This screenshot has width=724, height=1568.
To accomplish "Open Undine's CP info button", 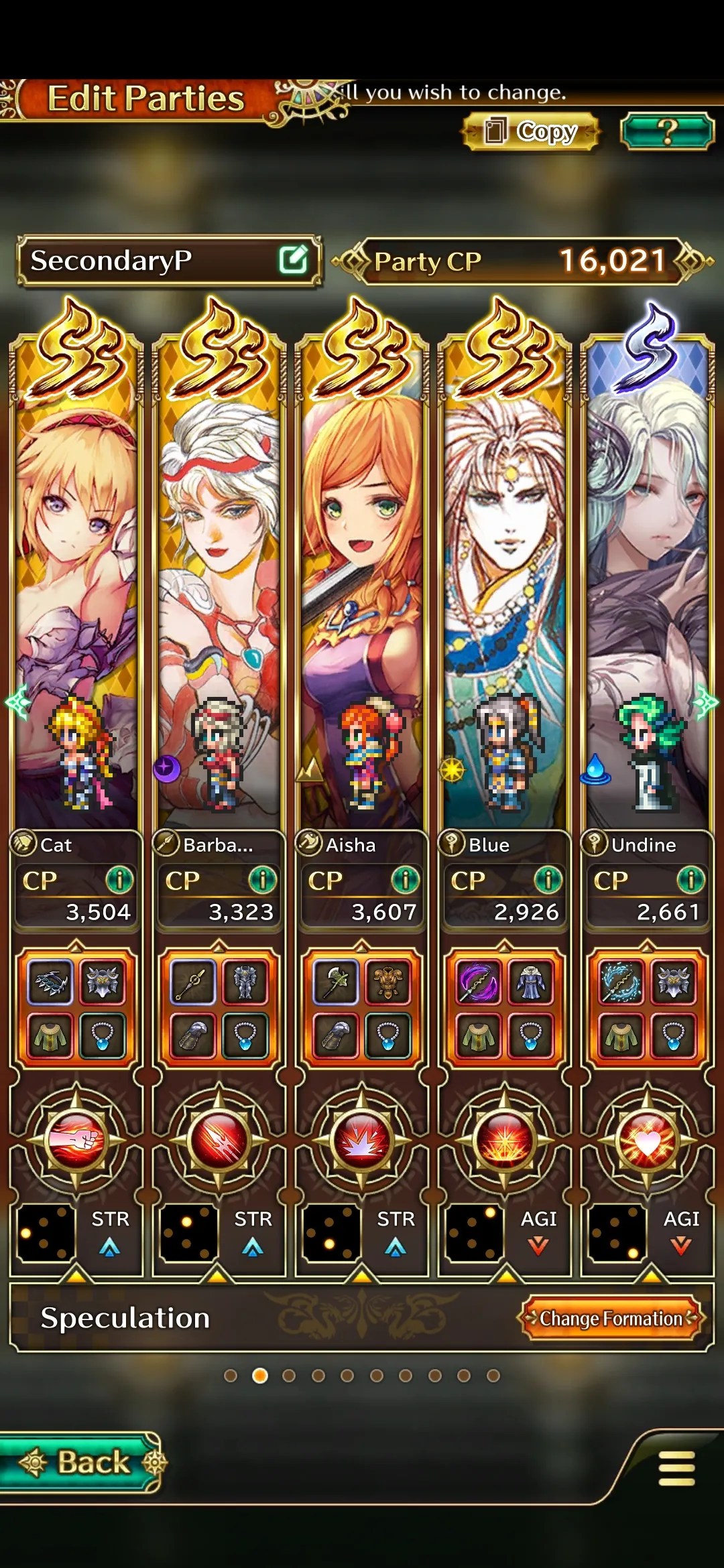I will (x=690, y=880).
